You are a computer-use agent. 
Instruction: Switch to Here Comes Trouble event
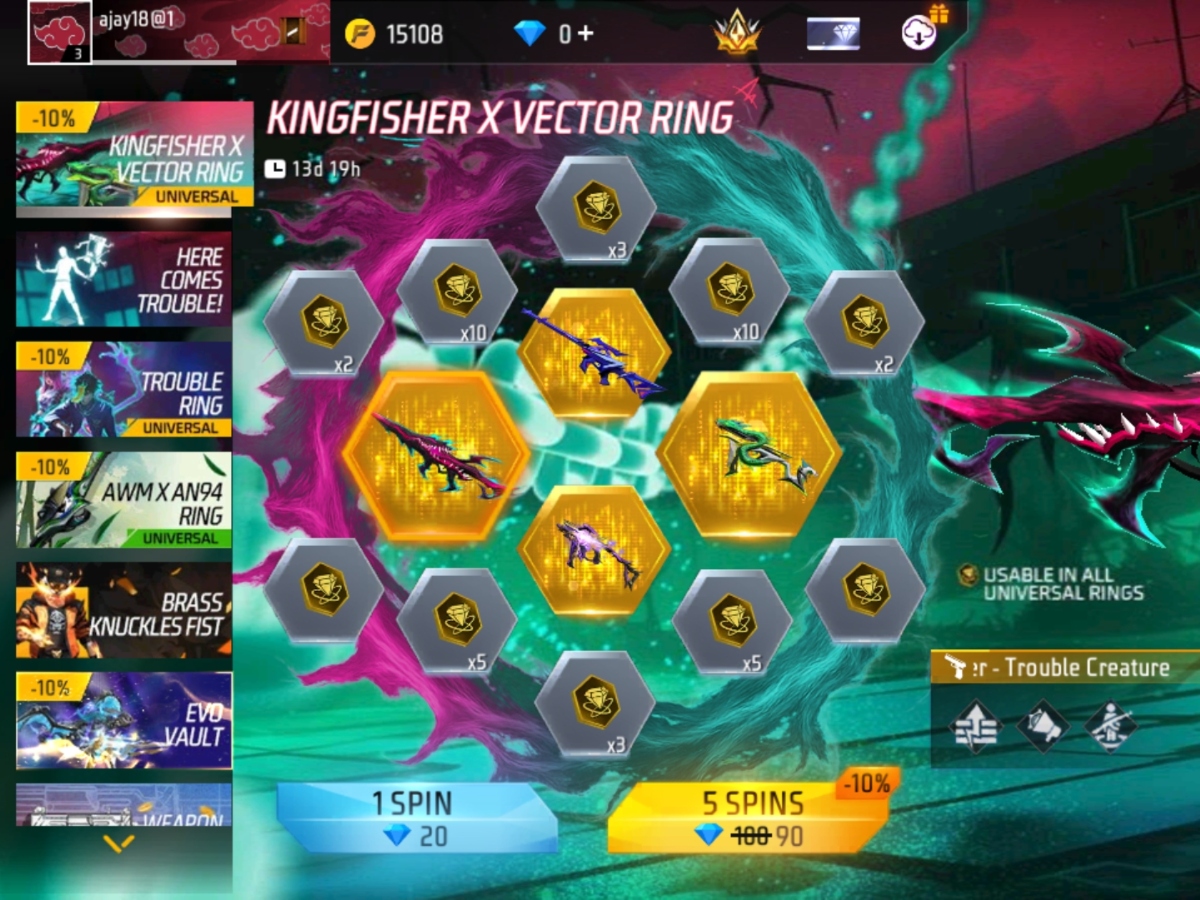click(124, 279)
